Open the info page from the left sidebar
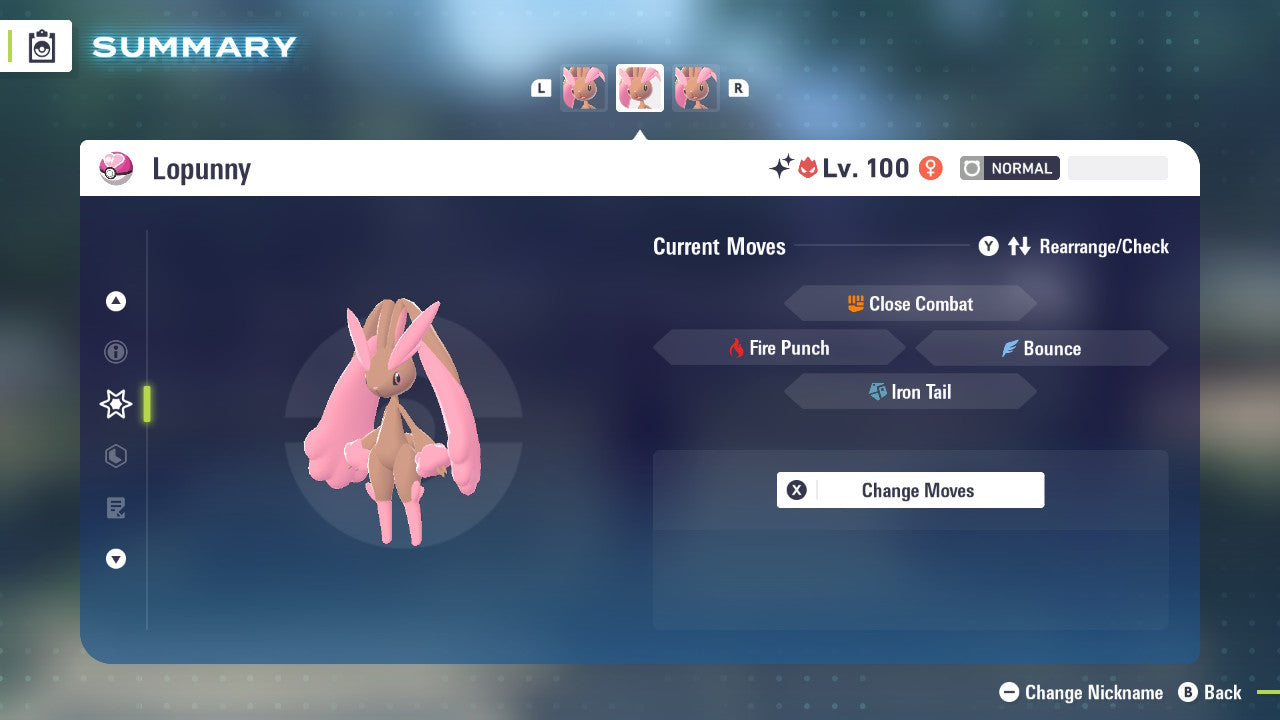This screenshot has width=1280, height=720. coord(115,352)
